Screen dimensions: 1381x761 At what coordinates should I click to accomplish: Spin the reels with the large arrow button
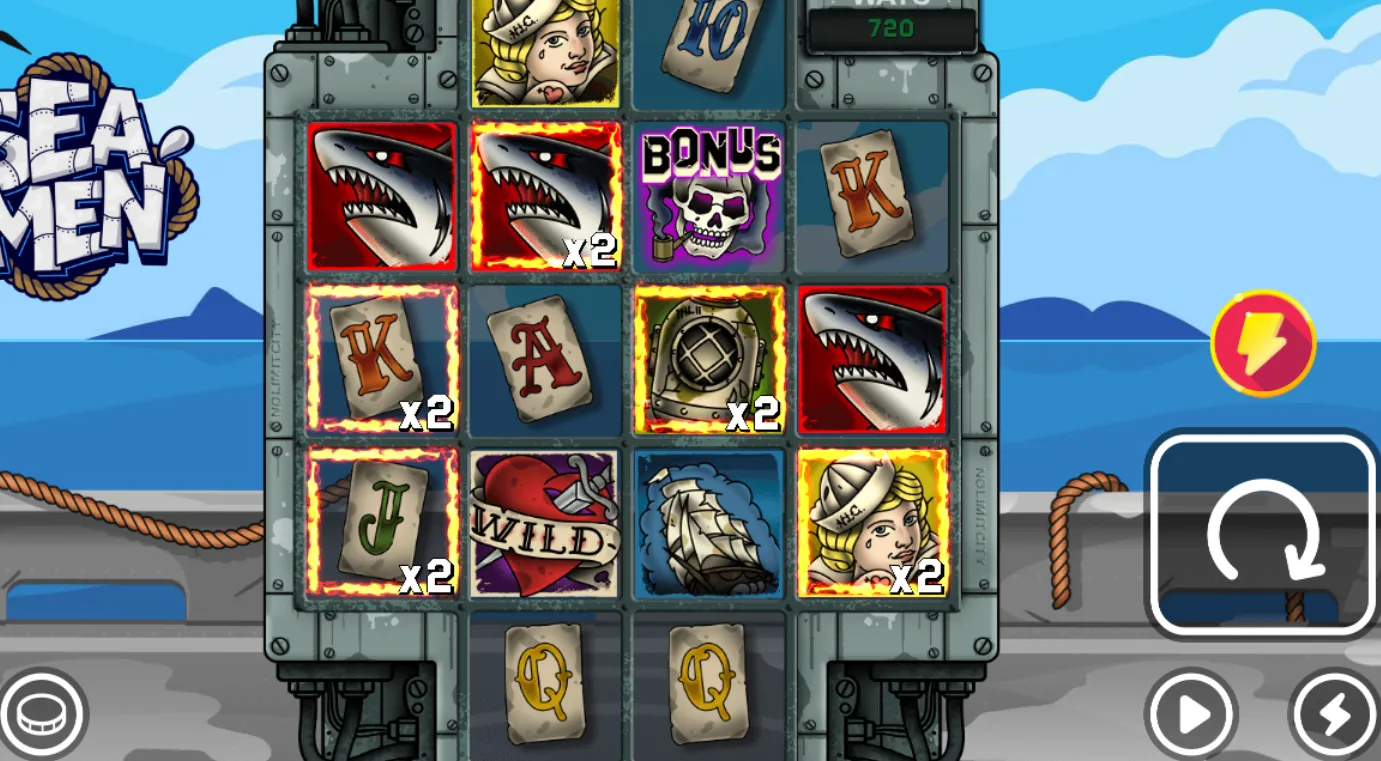(x=1263, y=536)
